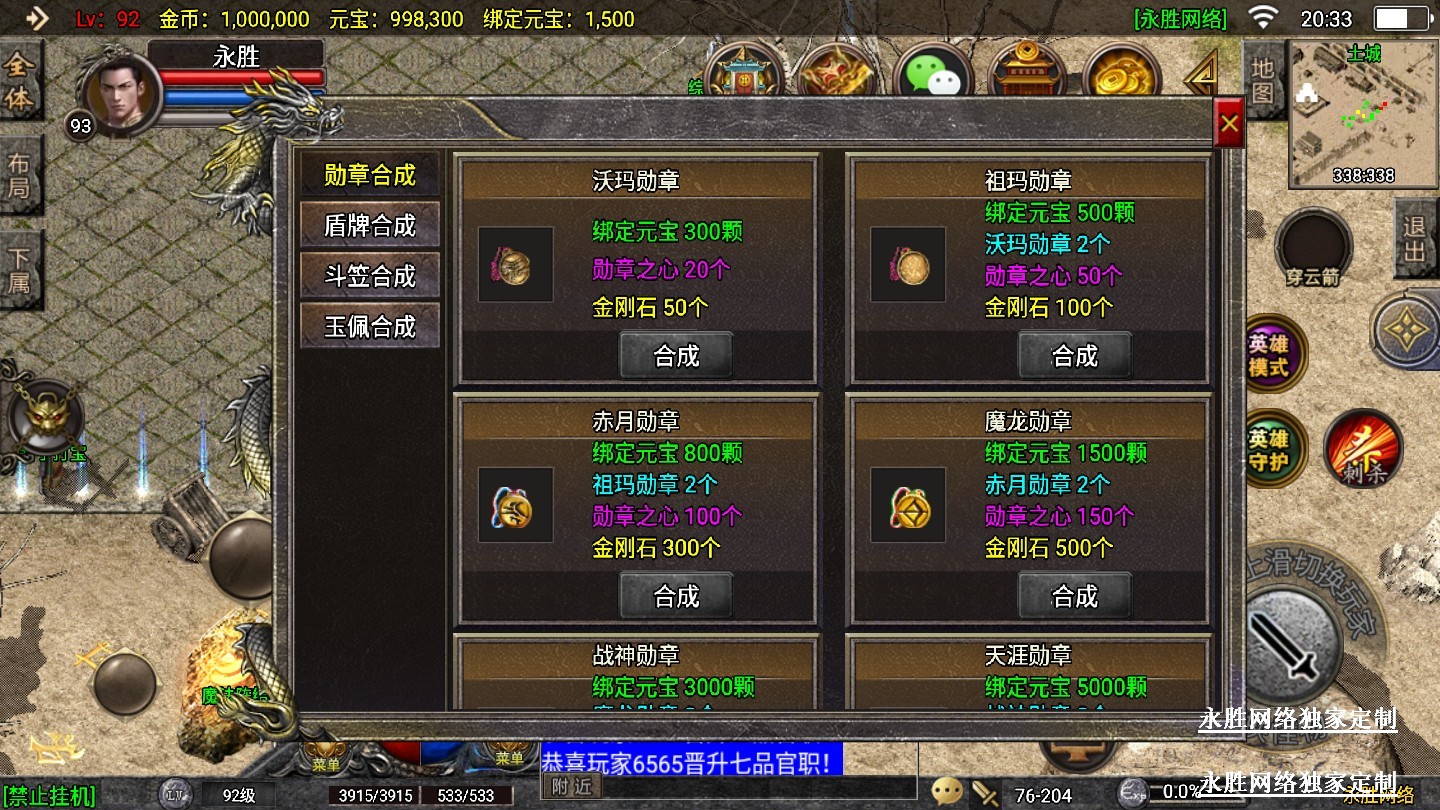The height and width of the screenshot is (810, 1440).
Task: Activate the 英雄守护 button
Action: pyautogui.click(x=1269, y=449)
